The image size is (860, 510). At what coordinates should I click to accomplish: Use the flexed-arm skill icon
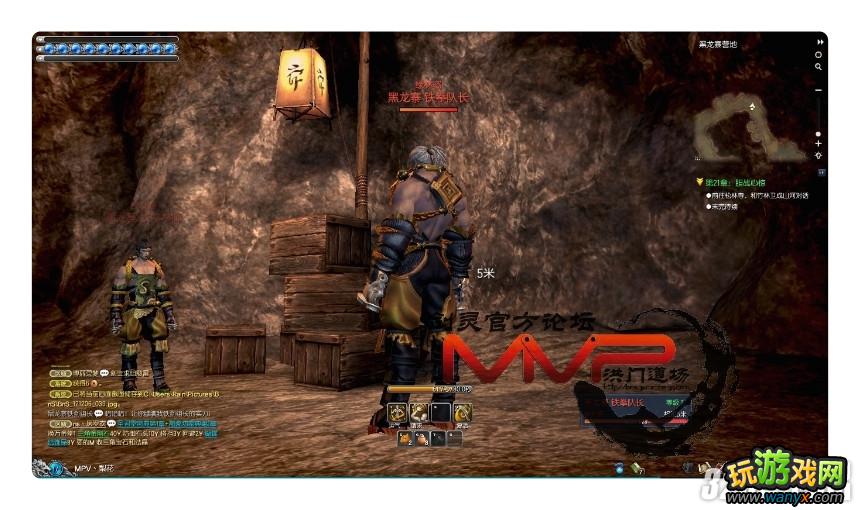(418, 411)
